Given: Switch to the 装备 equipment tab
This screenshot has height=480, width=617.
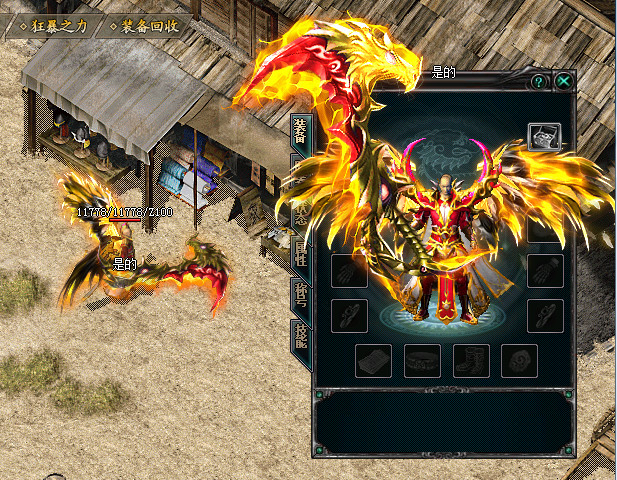Looking at the screenshot, I should pos(299,130).
